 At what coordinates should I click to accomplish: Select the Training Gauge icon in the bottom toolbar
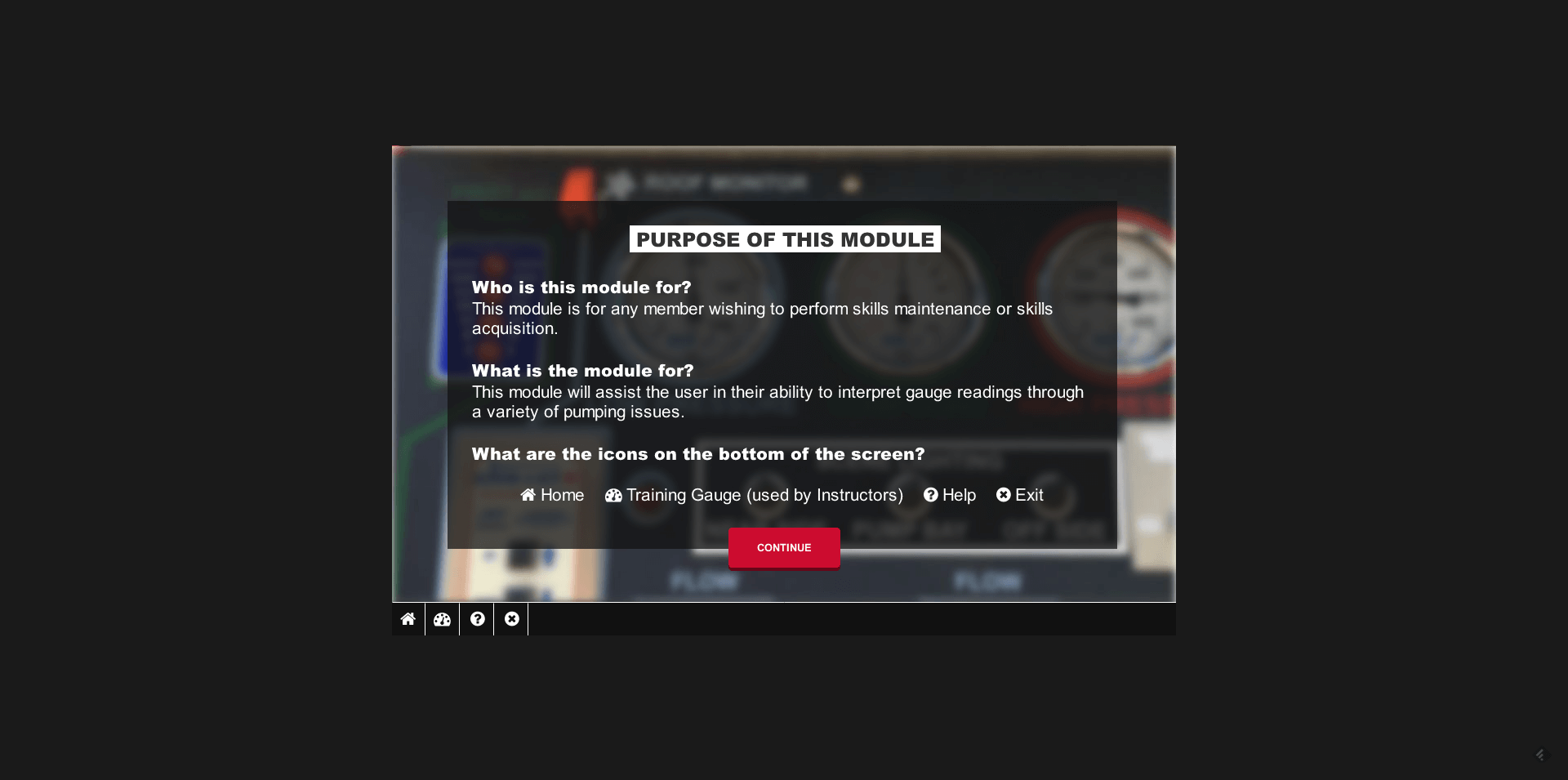pyautogui.click(x=442, y=619)
